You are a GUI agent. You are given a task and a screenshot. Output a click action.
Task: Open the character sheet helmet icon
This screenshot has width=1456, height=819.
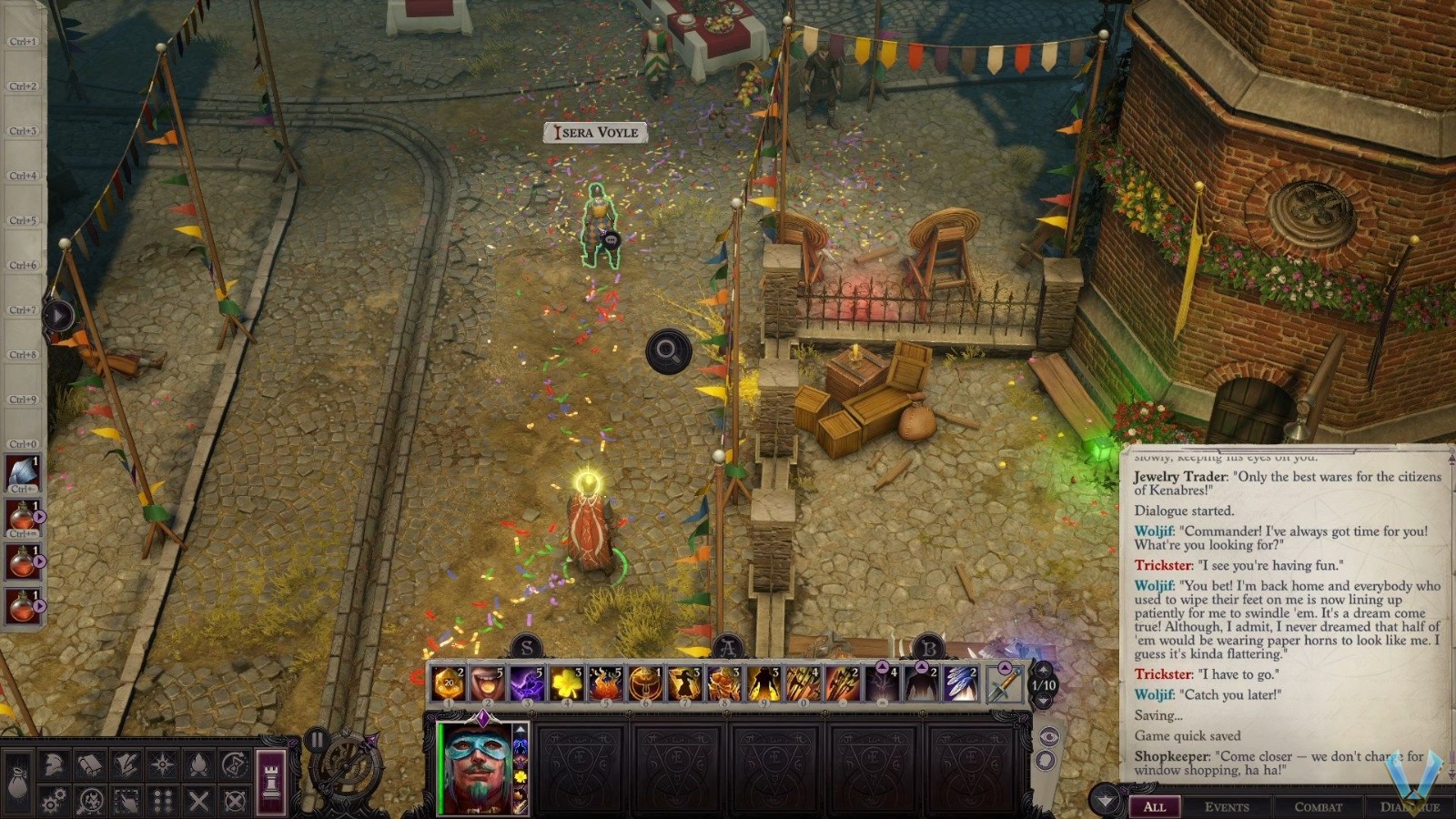(x=52, y=763)
